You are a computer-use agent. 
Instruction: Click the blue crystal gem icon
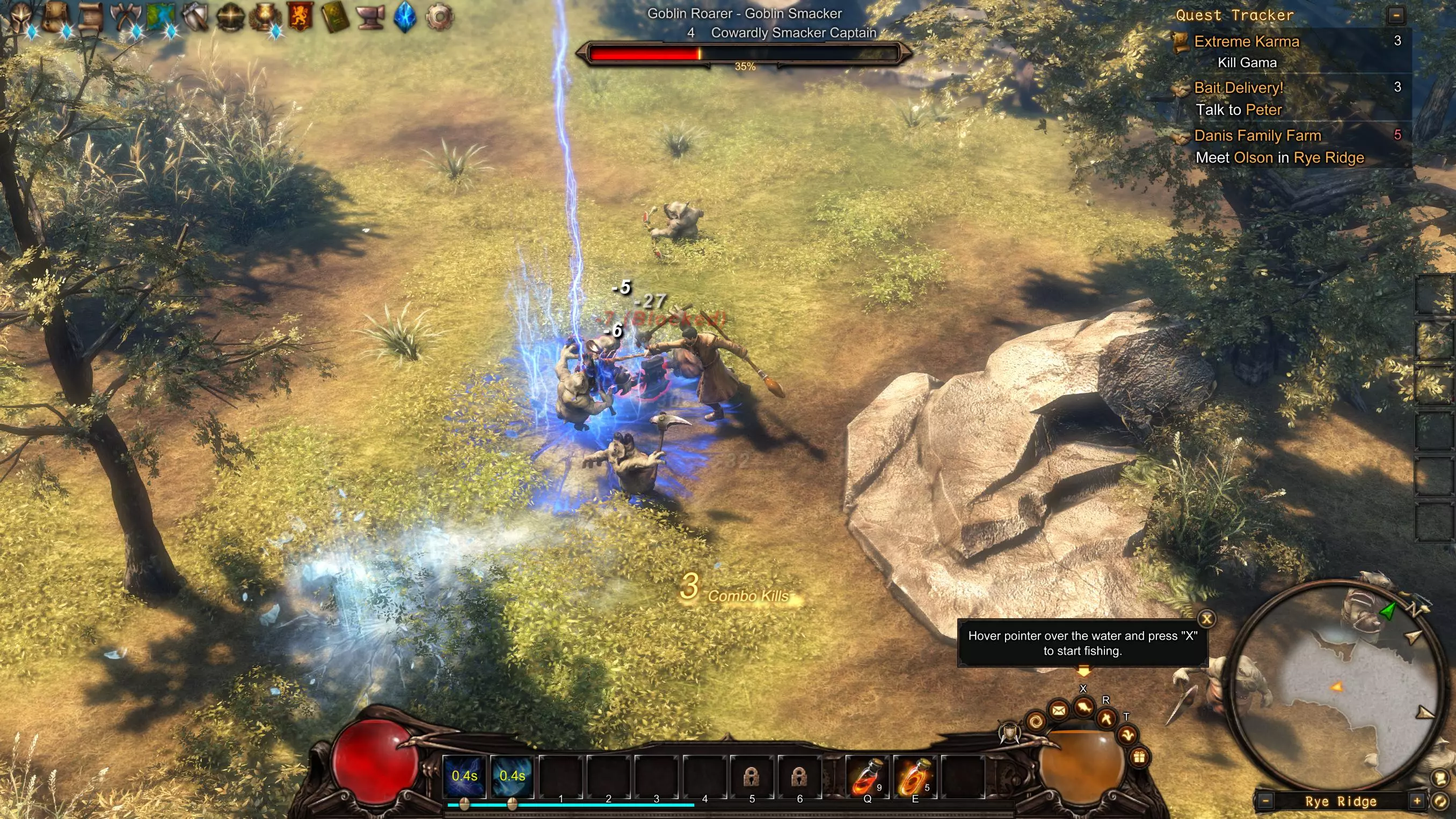(405, 17)
